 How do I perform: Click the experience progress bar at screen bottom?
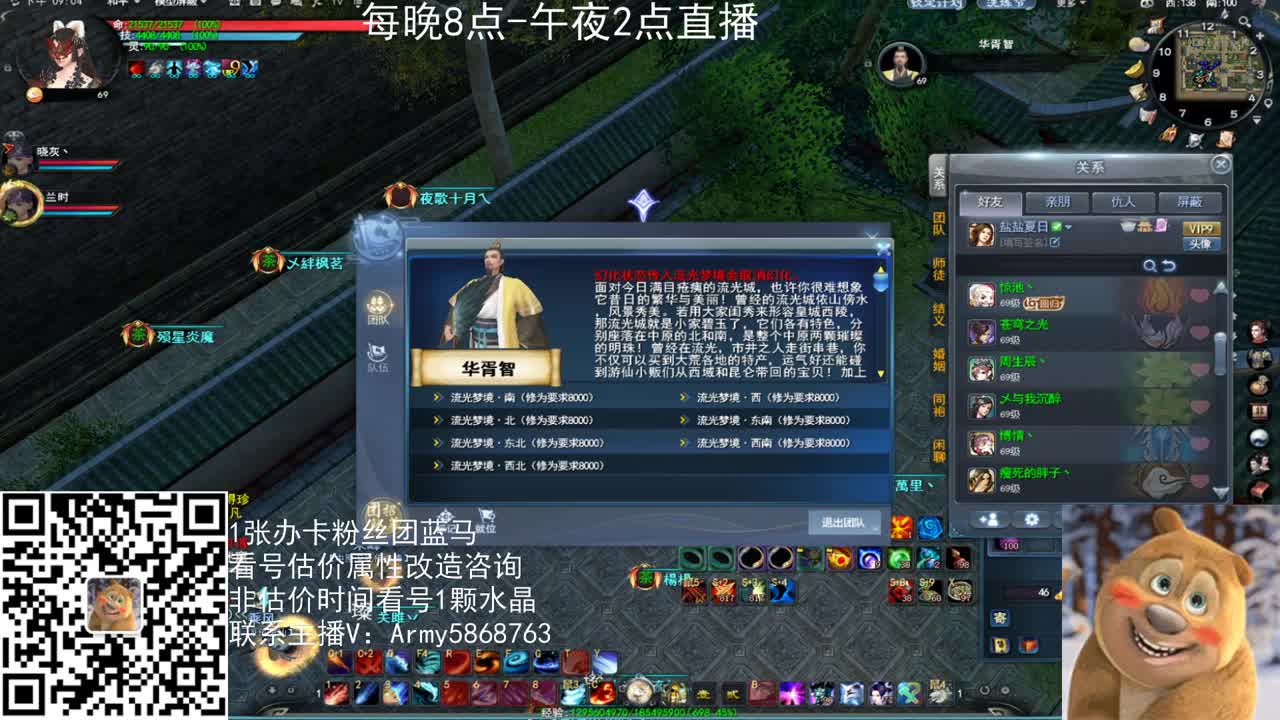(640, 713)
